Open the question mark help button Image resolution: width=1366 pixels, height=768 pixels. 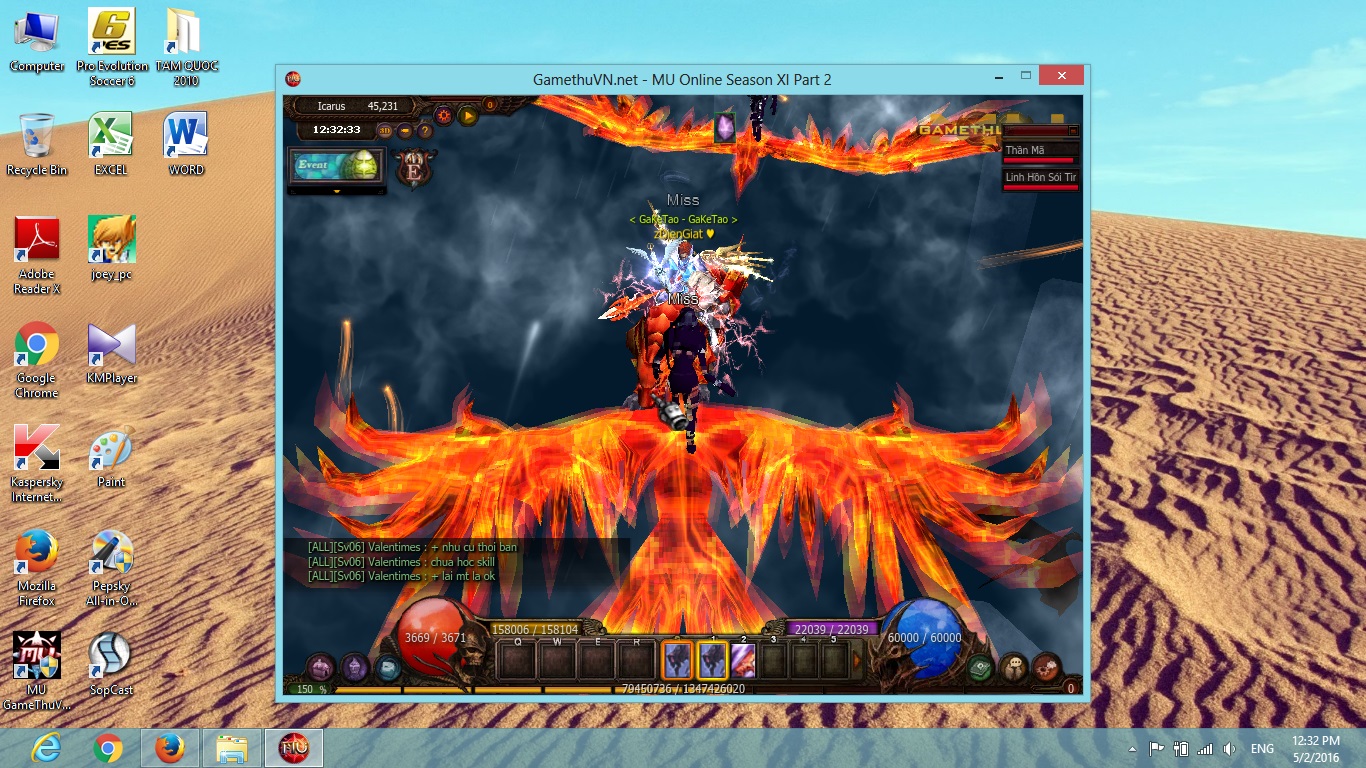click(x=425, y=130)
